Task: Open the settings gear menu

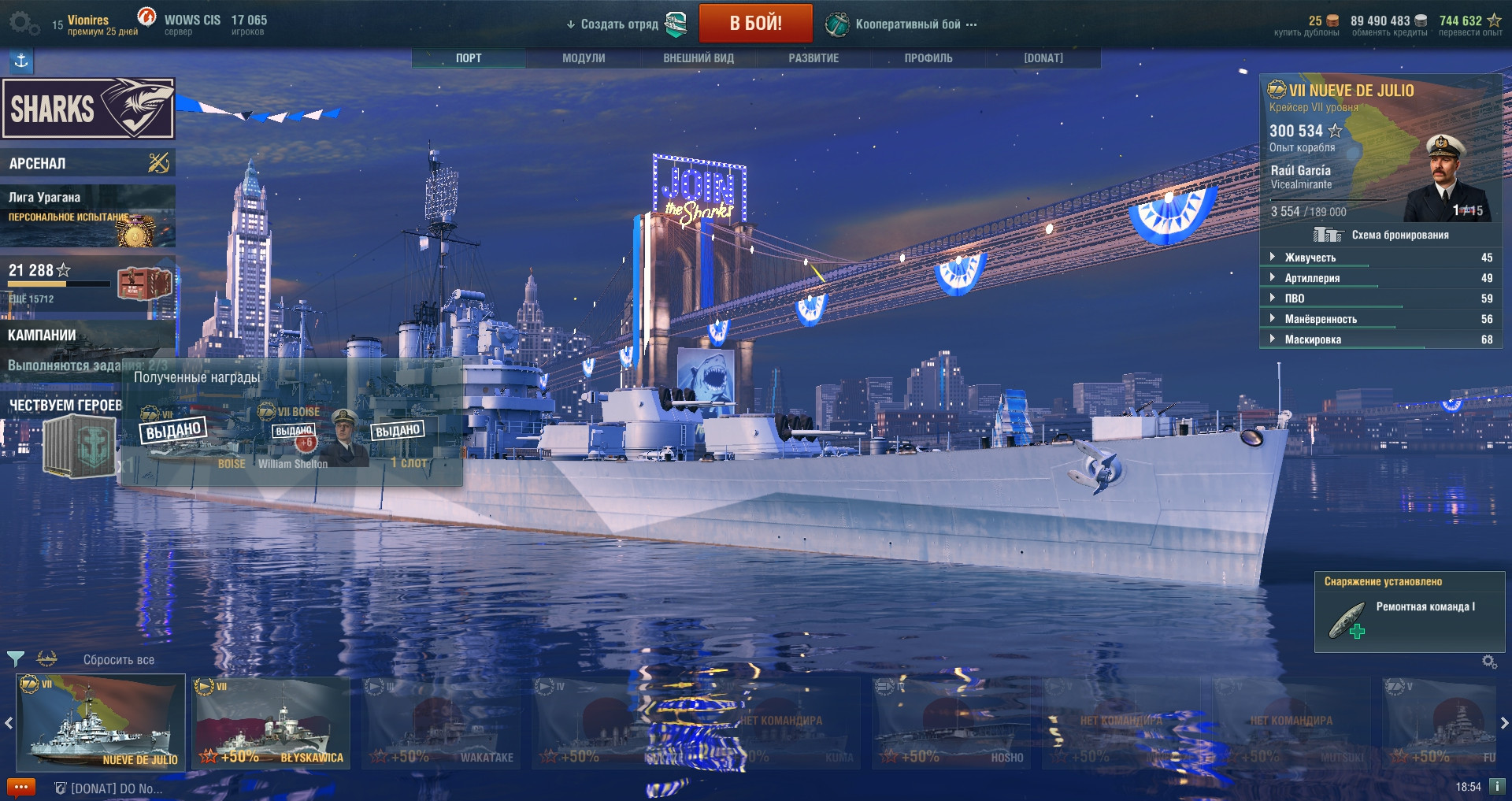Action: pyautogui.click(x=22, y=23)
